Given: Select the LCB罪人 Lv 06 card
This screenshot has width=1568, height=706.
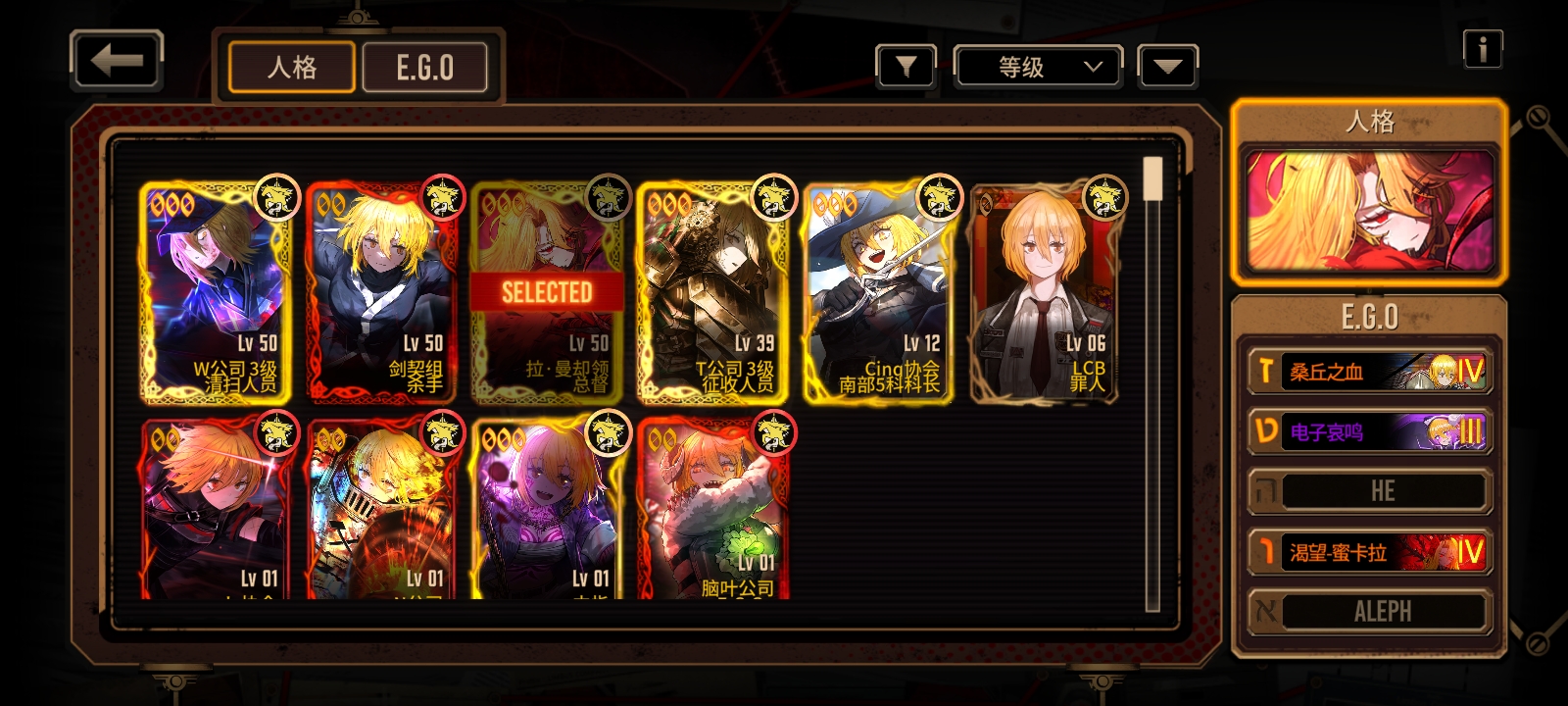Looking at the screenshot, I should pyautogui.click(x=1045, y=292).
